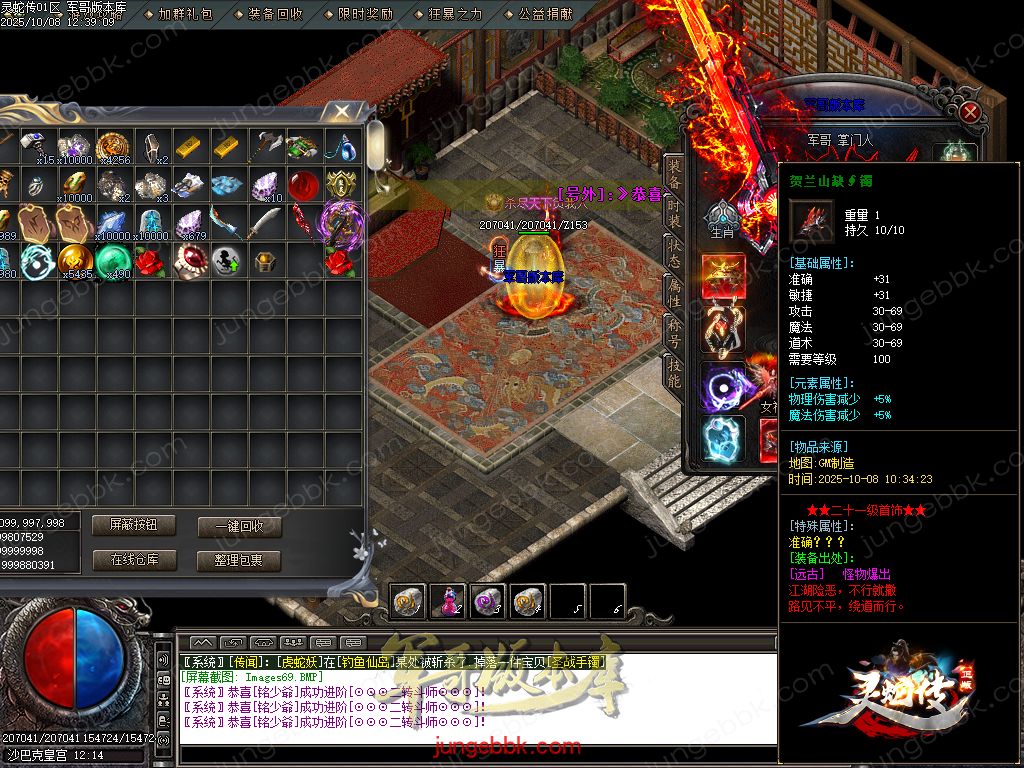Select the red orb in the bag
Image resolution: width=1024 pixels, height=768 pixels.
pos(303,185)
